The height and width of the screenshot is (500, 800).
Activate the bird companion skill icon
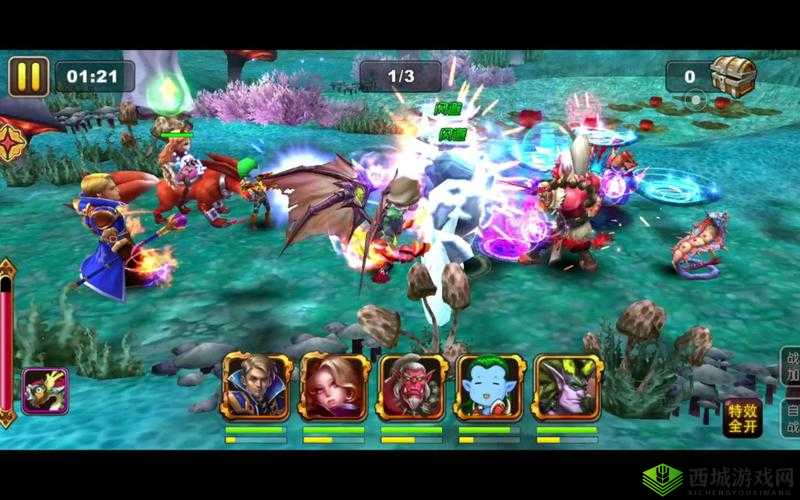pyautogui.click(x=44, y=391)
